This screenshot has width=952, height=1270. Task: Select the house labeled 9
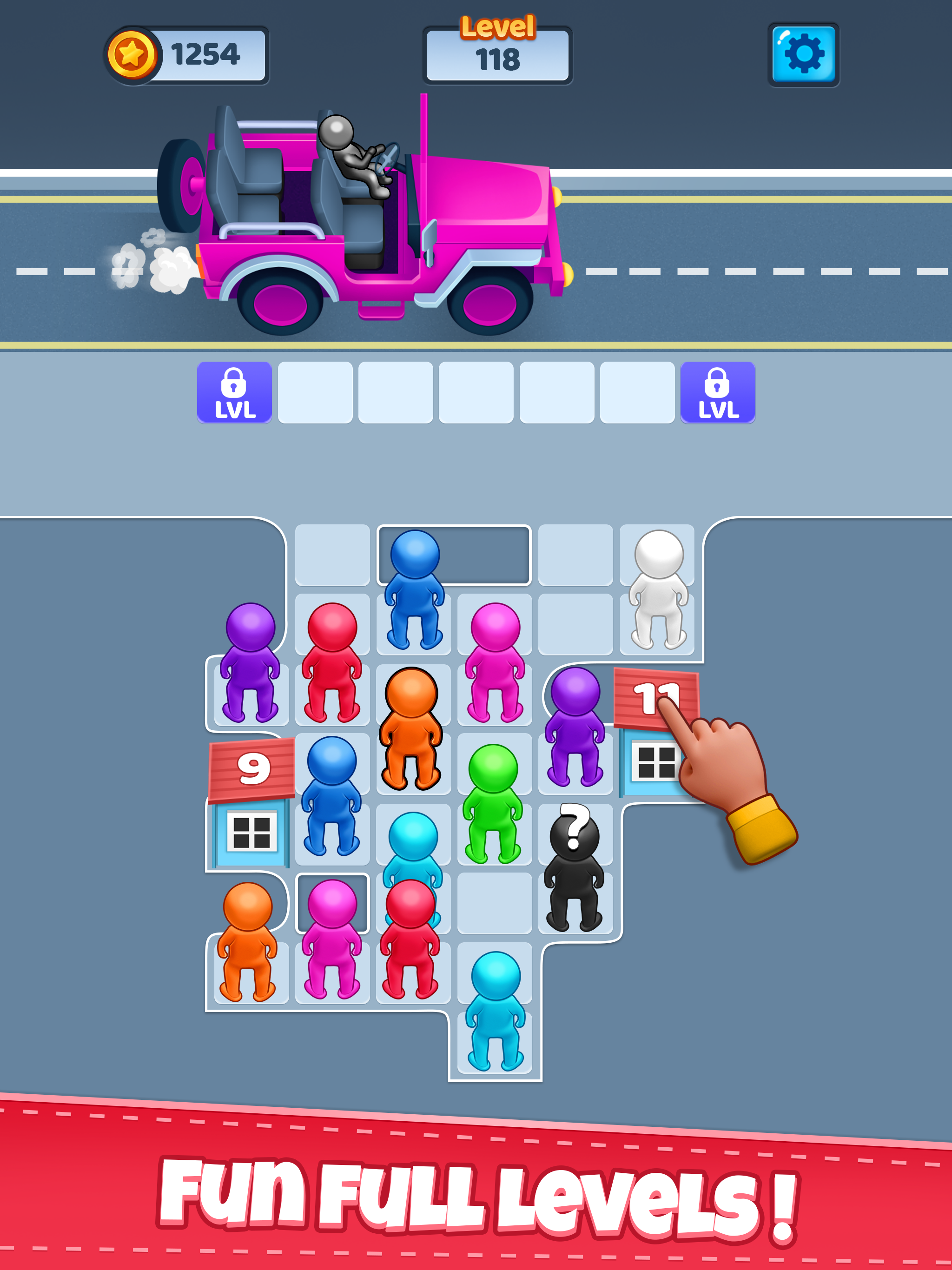tap(251, 798)
